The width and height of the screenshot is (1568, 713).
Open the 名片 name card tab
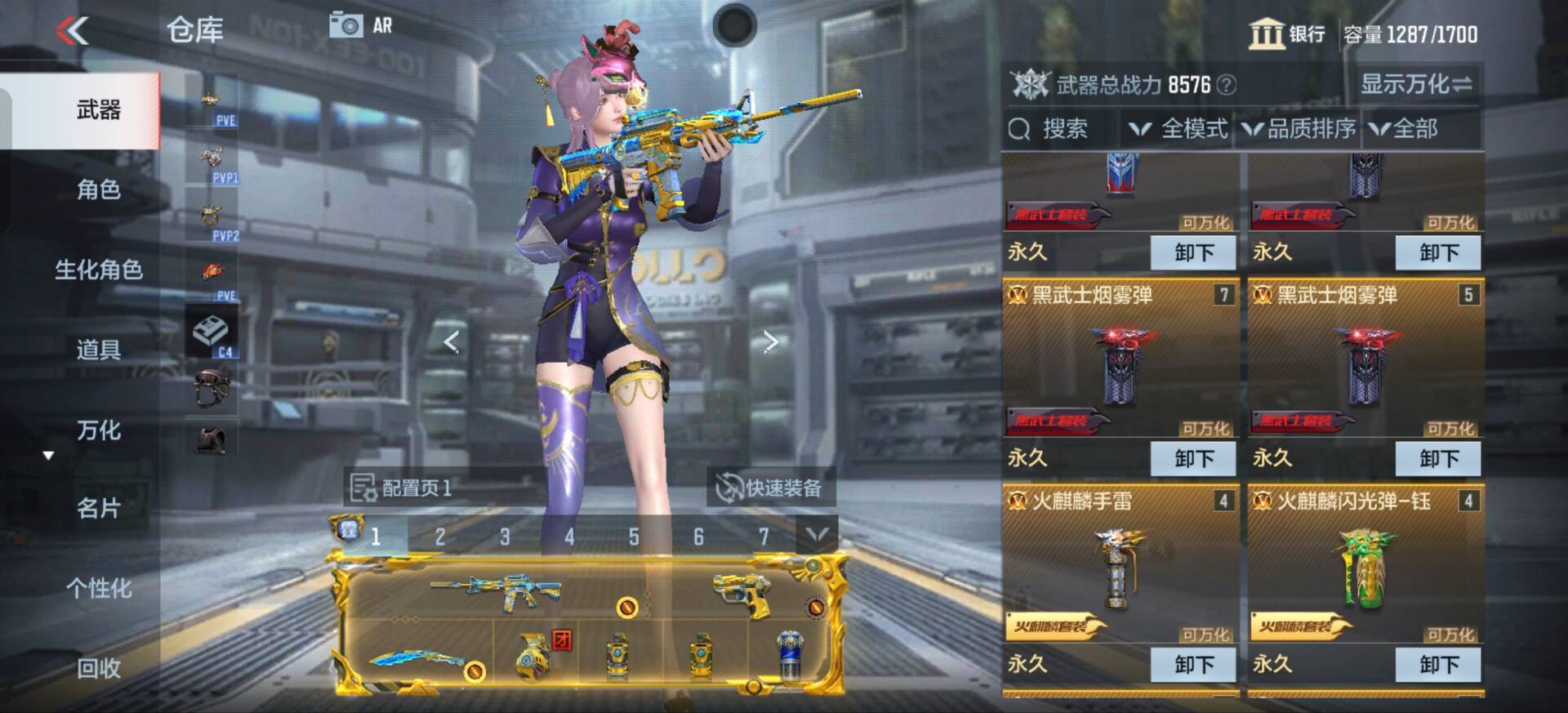[x=98, y=508]
